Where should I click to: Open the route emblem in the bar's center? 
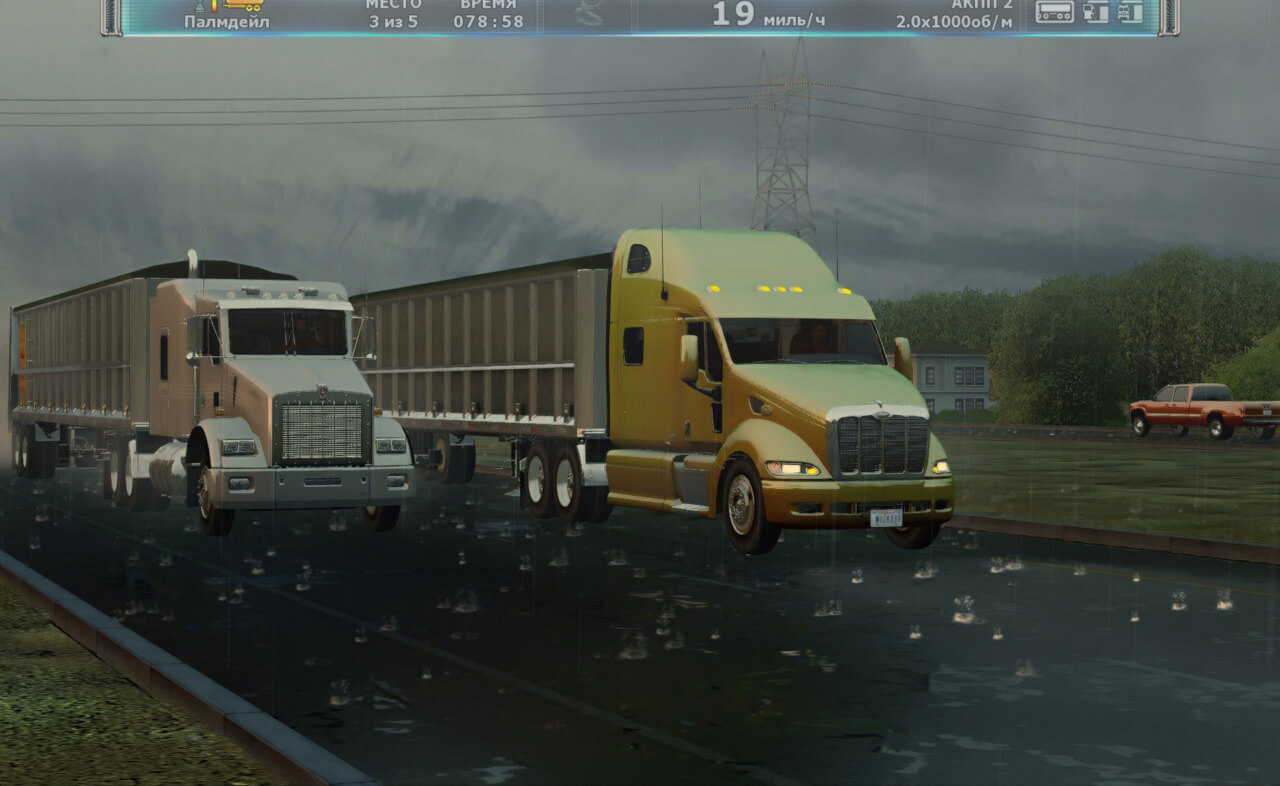(588, 12)
